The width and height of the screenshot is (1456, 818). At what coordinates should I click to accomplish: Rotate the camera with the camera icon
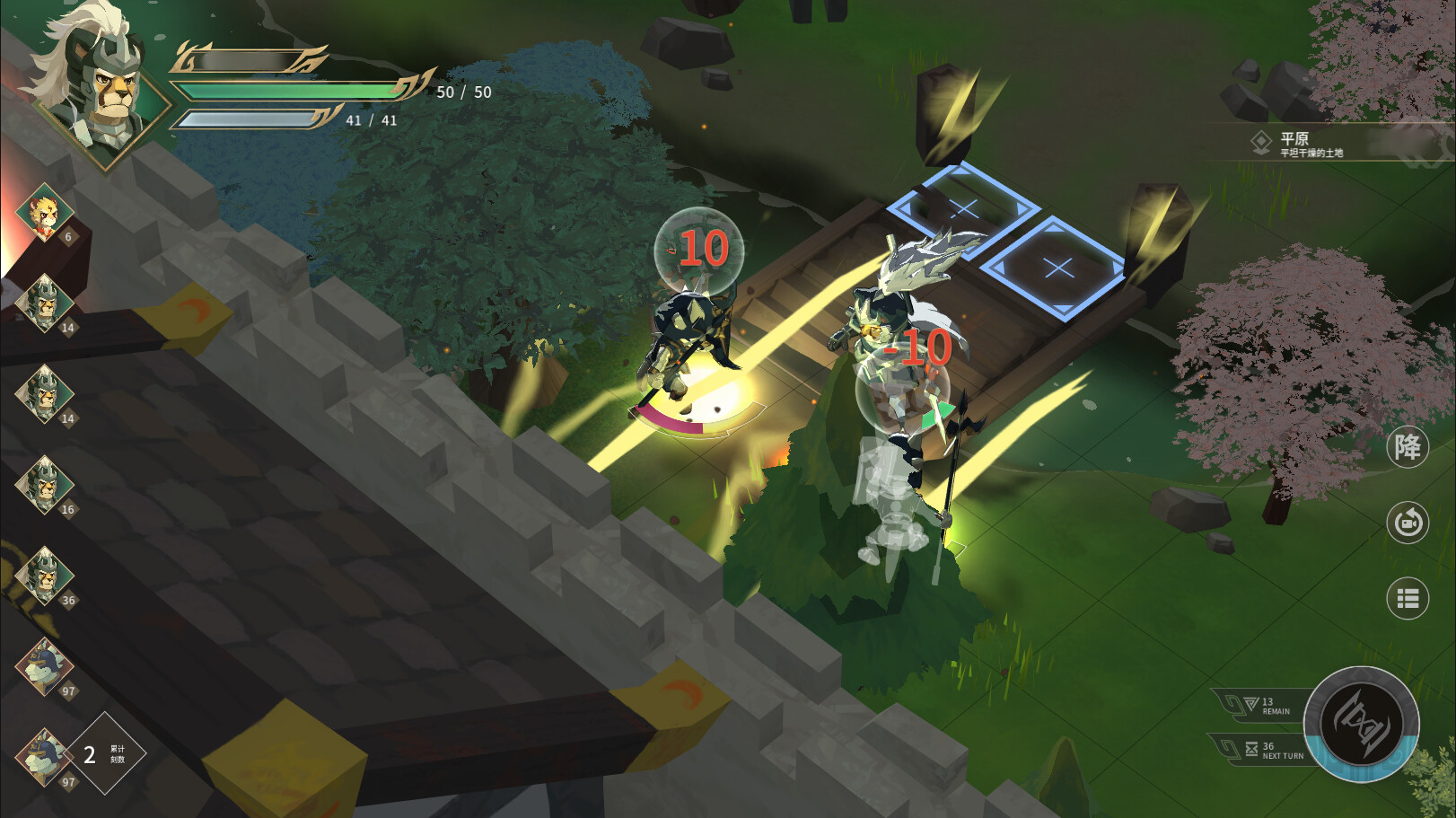pos(1407,522)
